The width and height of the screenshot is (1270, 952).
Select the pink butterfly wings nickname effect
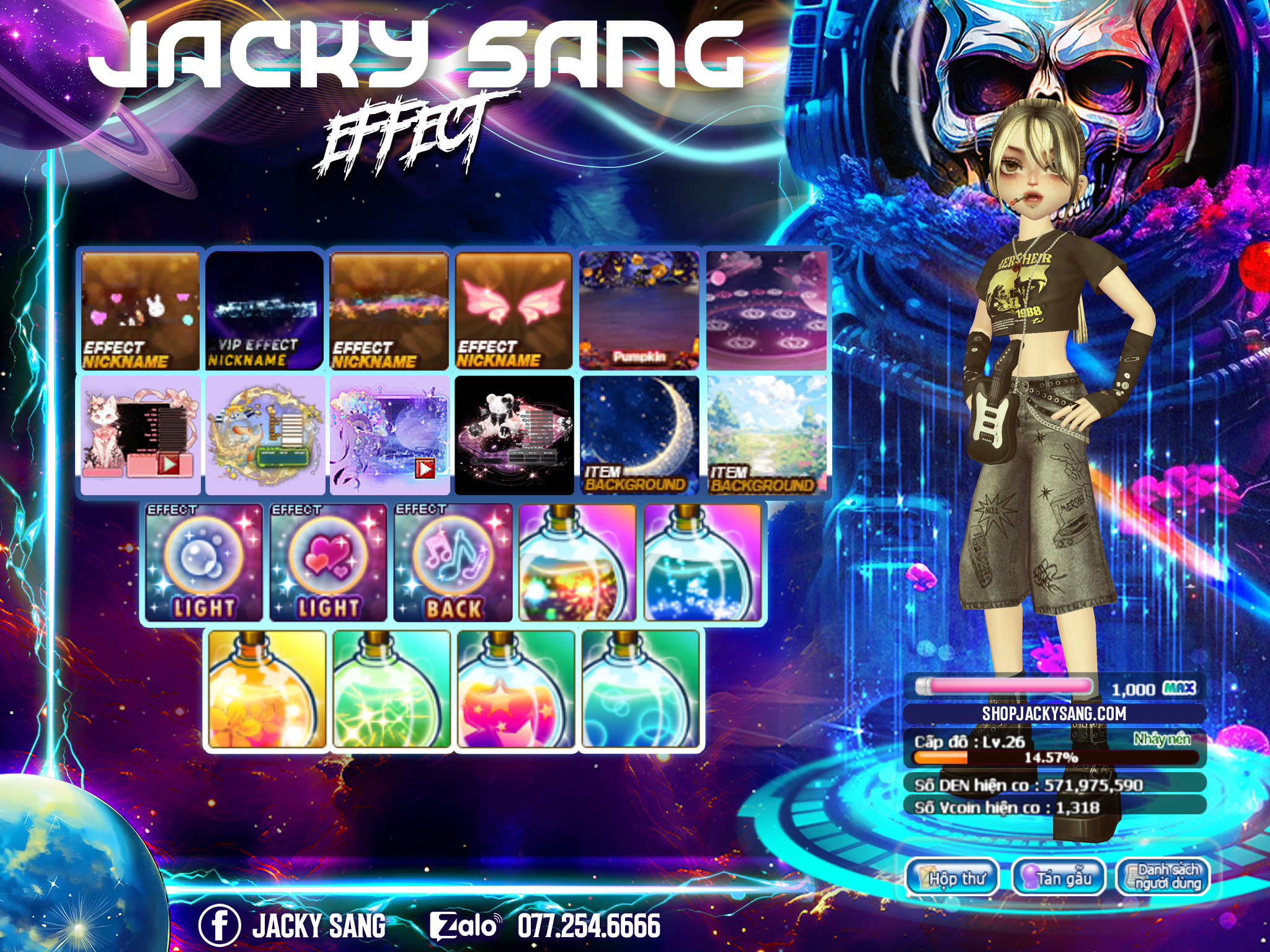click(x=514, y=311)
